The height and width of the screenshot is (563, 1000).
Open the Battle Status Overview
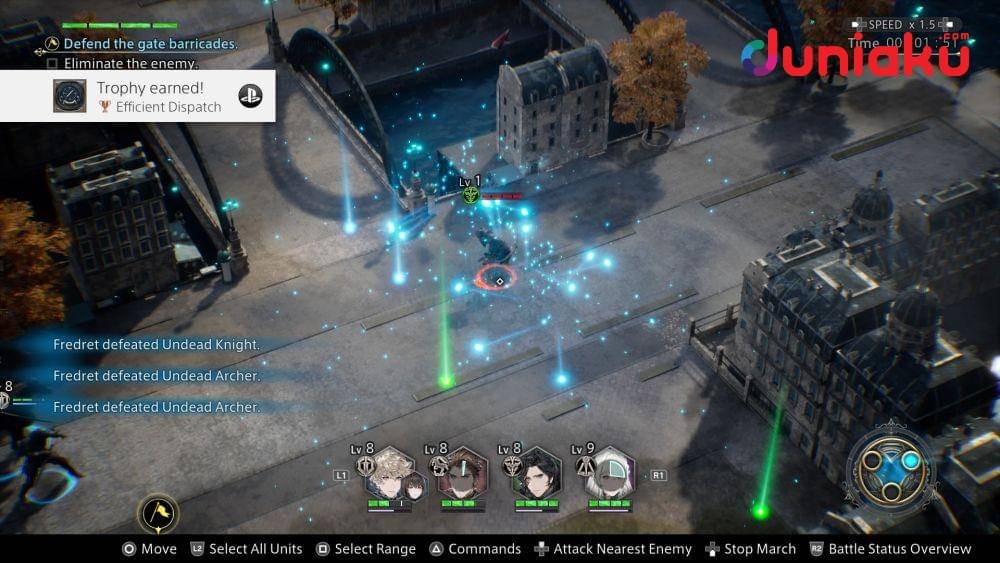890,549
